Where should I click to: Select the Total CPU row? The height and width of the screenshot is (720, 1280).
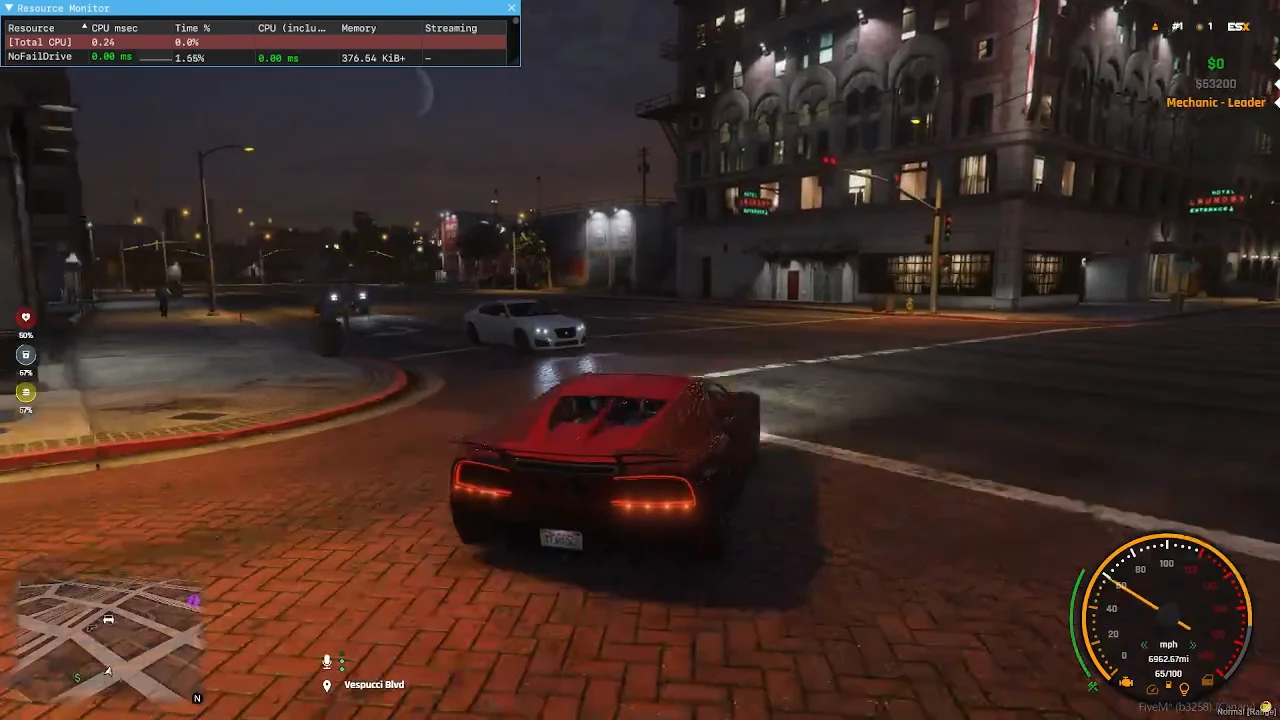coord(40,43)
